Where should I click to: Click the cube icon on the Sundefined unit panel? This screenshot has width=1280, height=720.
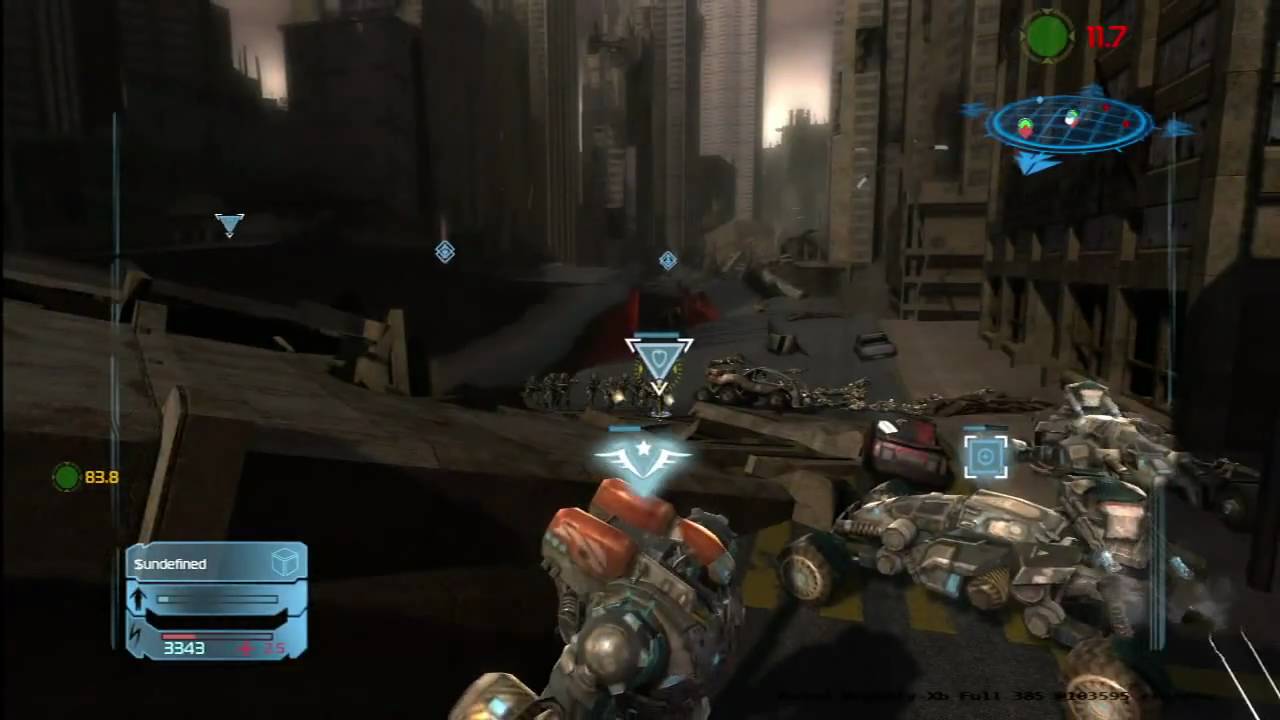coord(286,562)
